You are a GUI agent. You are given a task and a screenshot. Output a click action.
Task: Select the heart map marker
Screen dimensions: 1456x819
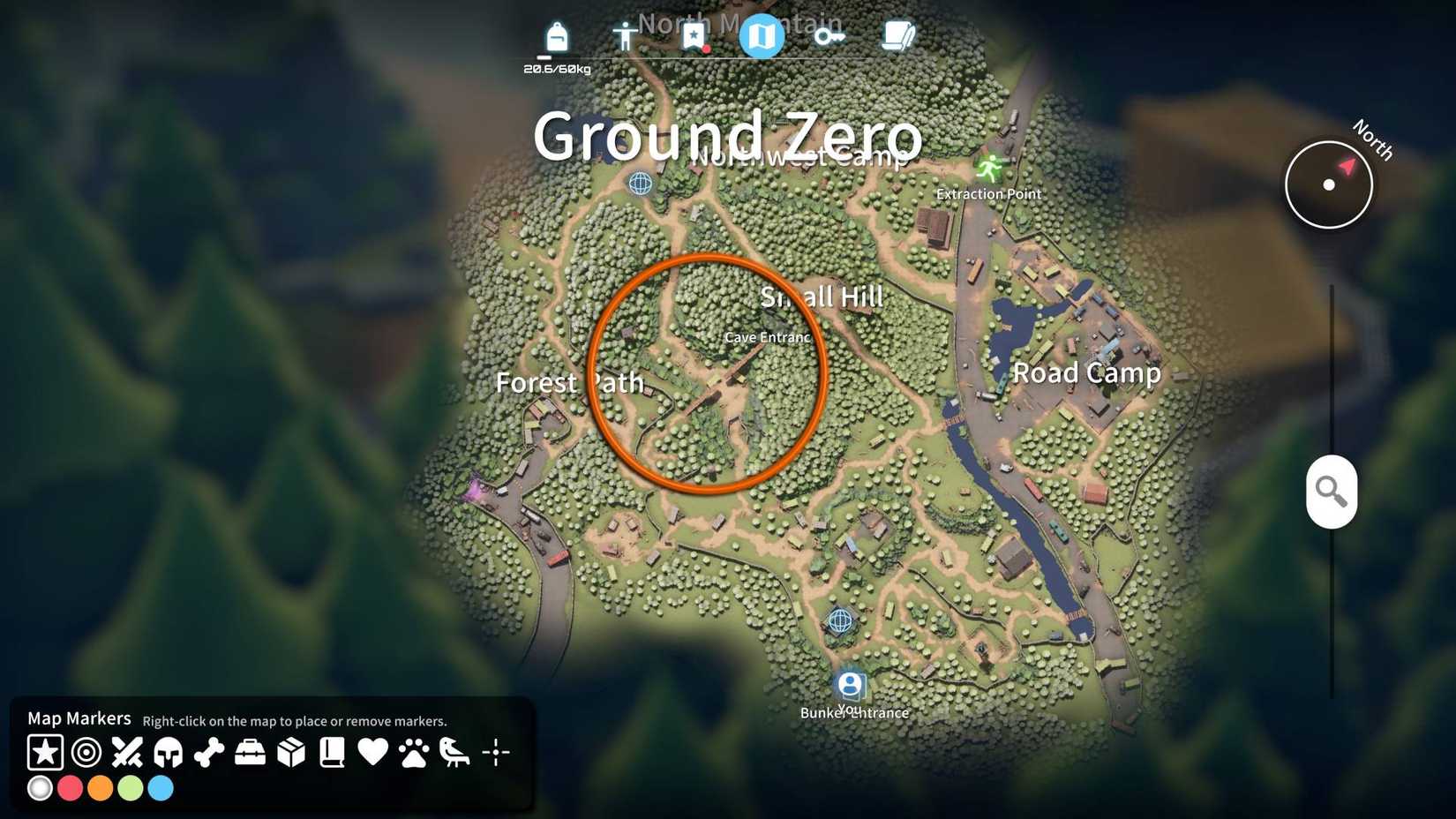pos(372,753)
